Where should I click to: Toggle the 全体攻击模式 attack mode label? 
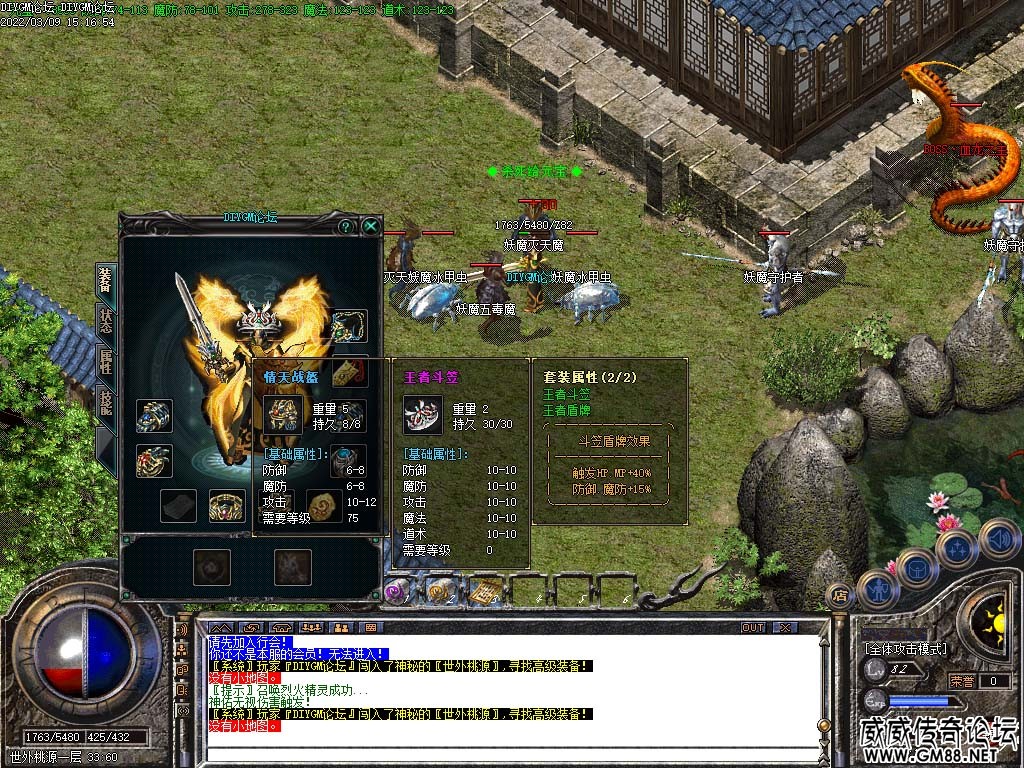point(905,648)
